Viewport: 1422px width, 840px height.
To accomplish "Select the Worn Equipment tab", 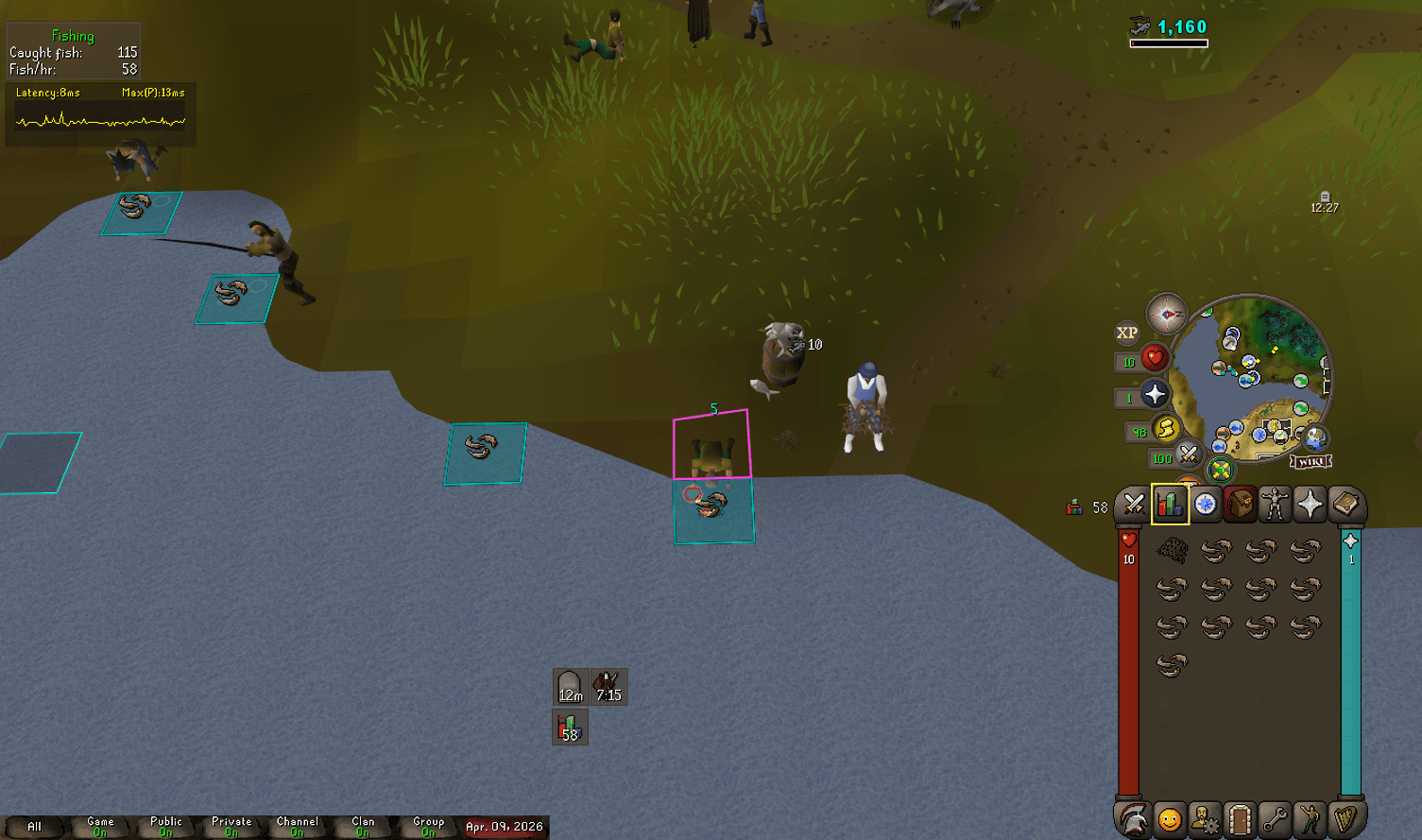I will coord(1275,506).
